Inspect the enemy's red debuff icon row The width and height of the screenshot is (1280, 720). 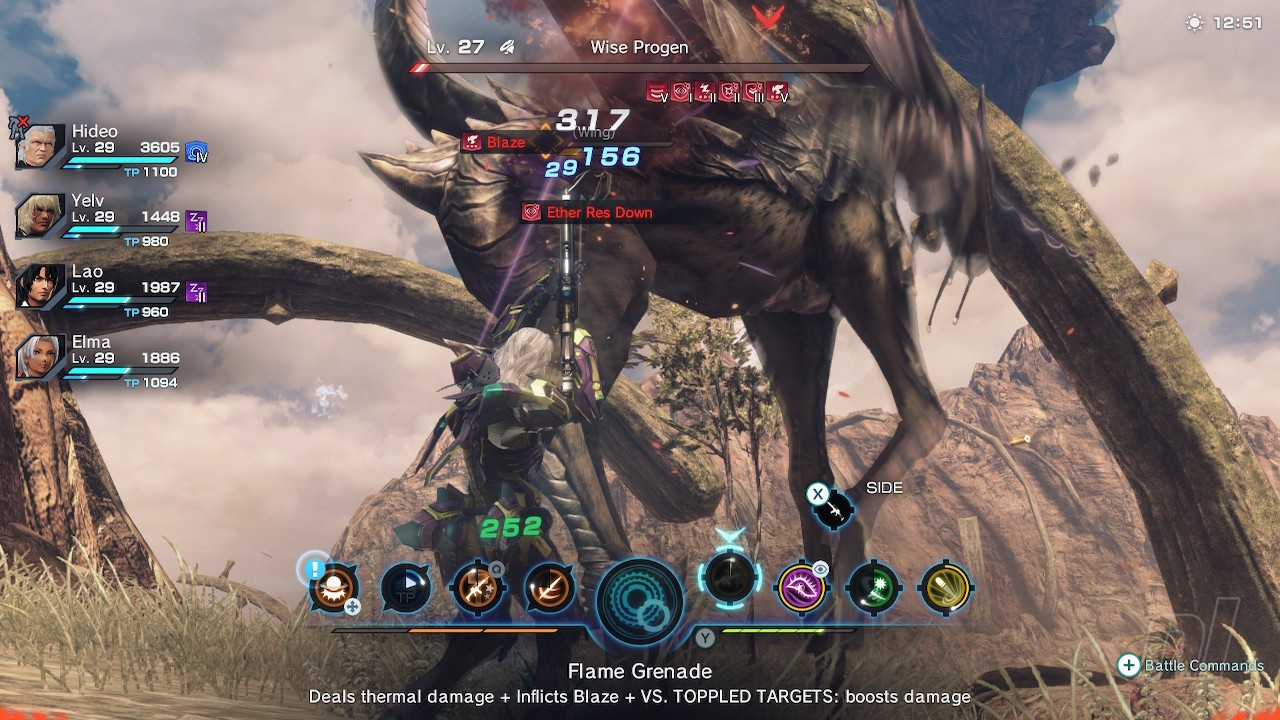pyautogui.click(x=717, y=93)
